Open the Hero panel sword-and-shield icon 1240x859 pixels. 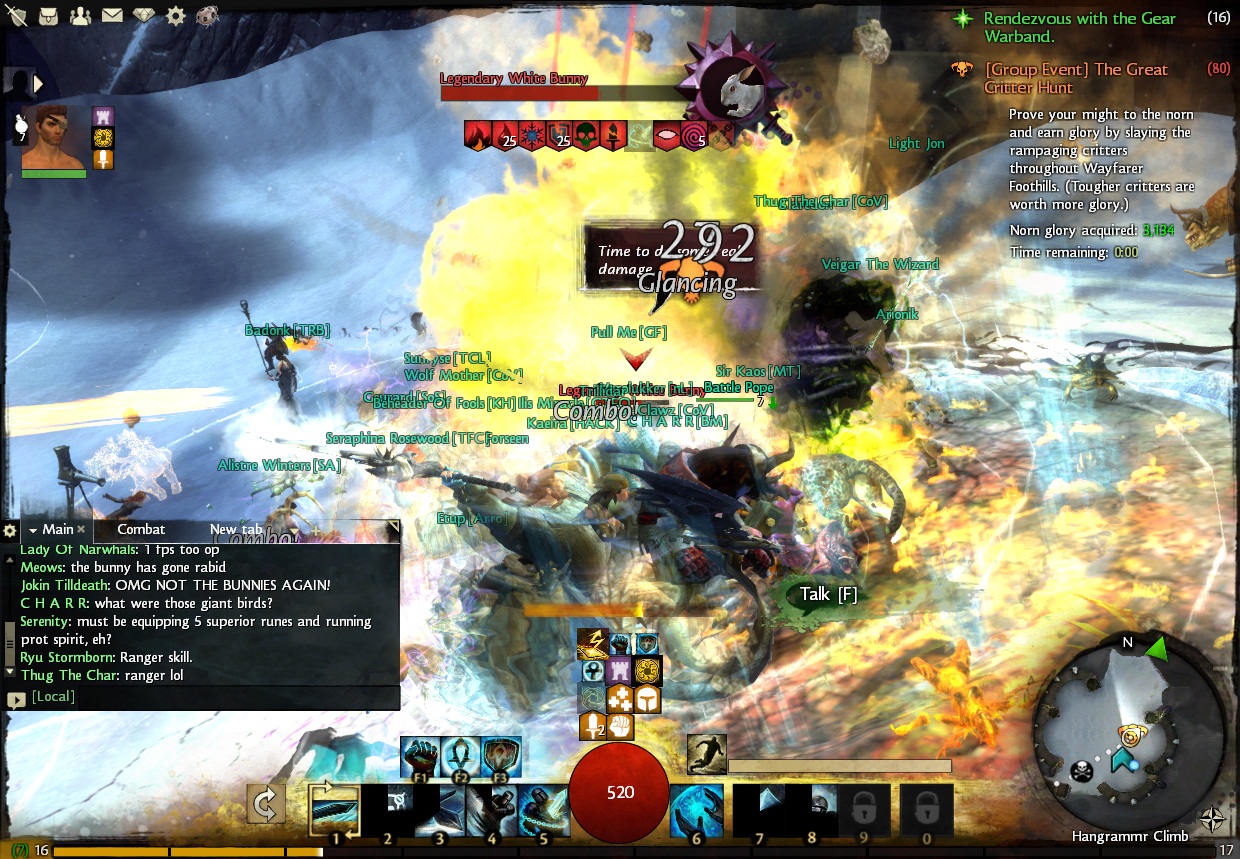click(16, 15)
